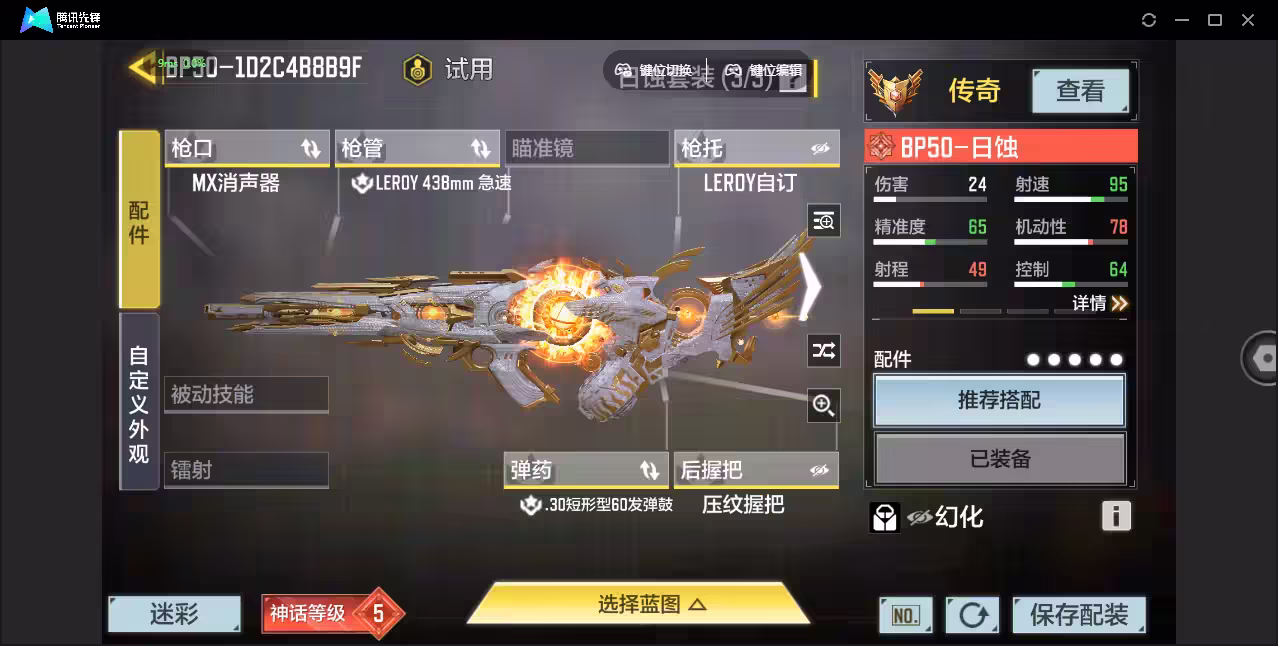1278x646 pixels.
Task: Select the 被动技能 perk slot
Action: [x=246, y=395]
